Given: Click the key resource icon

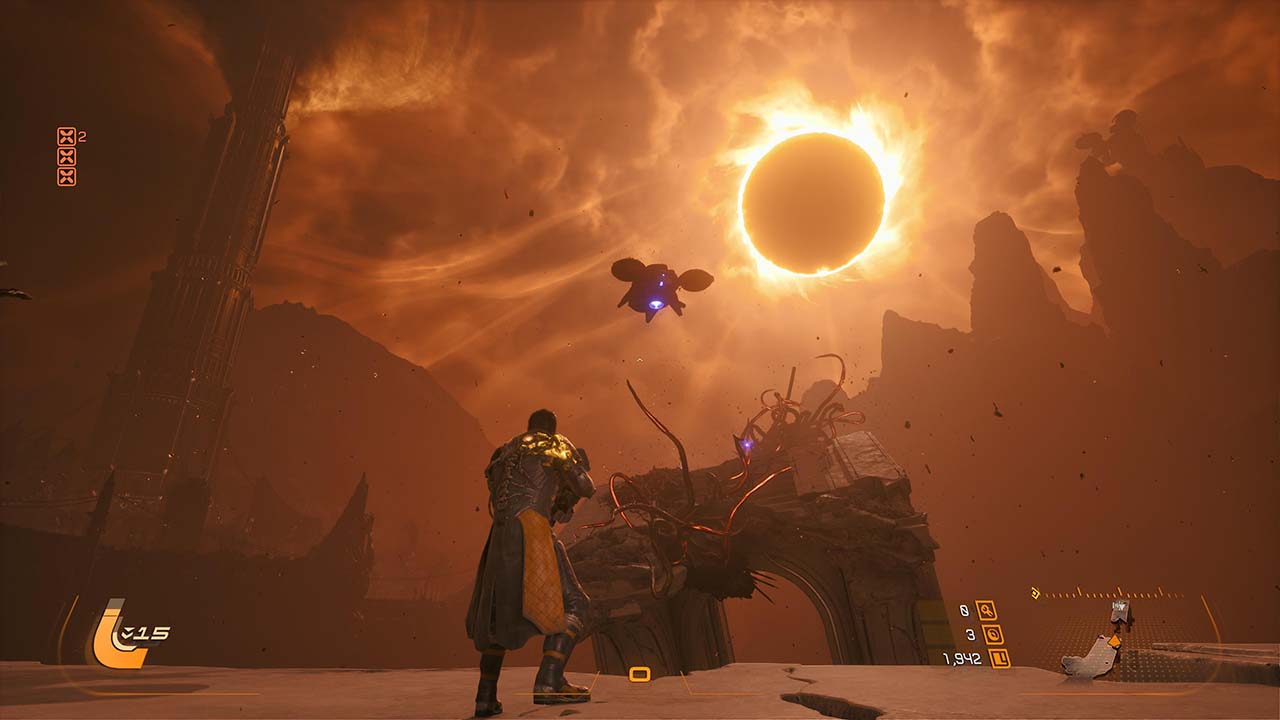Looking at the screenshot, I should coord(986,610).
